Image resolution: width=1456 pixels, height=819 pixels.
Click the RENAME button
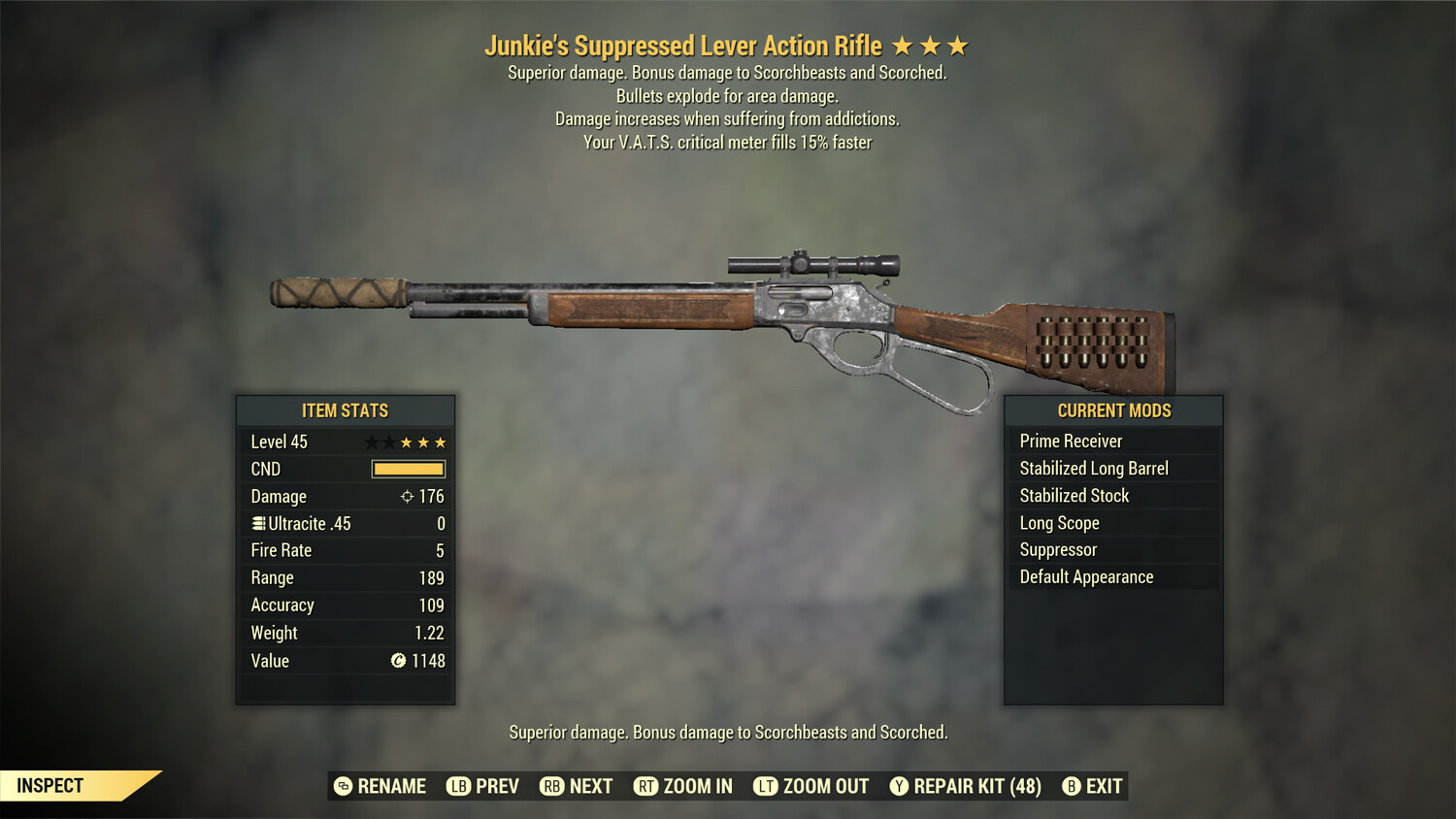[379, 786]
